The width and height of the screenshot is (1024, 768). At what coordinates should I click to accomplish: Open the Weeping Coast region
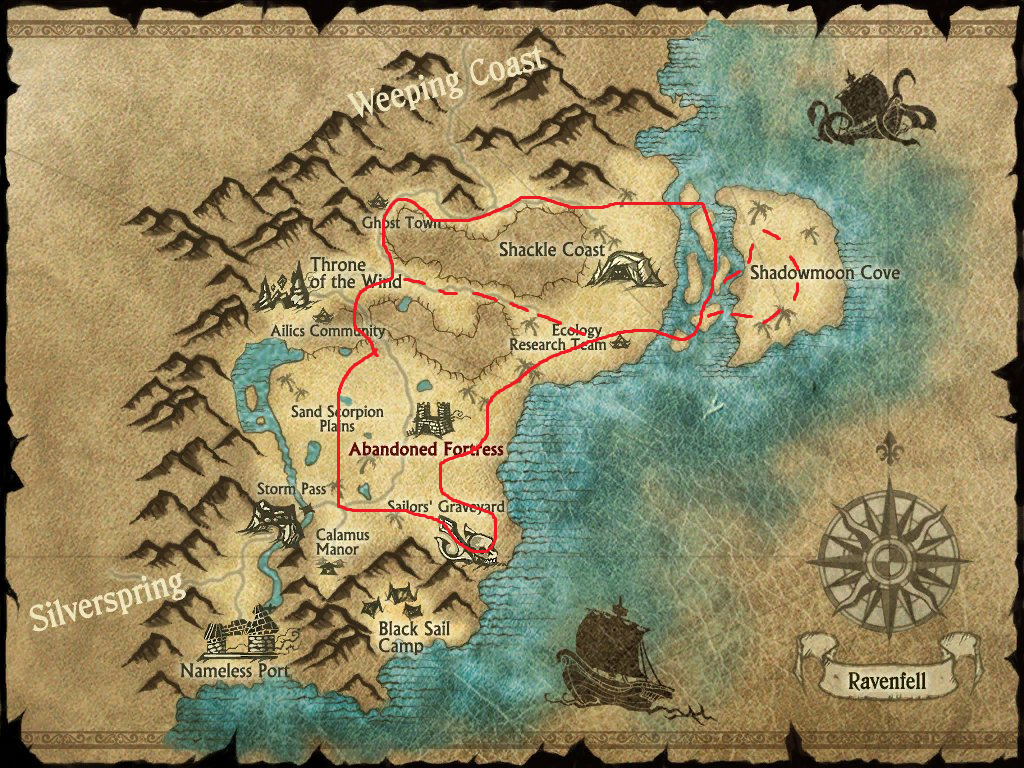(x=449, y=83)
